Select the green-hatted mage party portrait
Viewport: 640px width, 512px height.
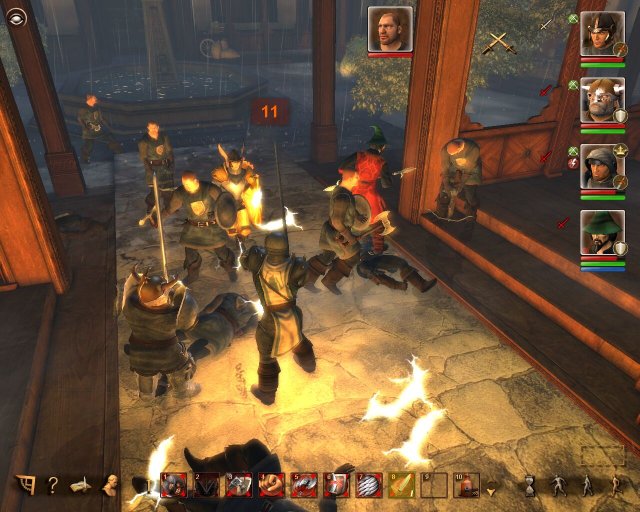(x=601, y=233)
